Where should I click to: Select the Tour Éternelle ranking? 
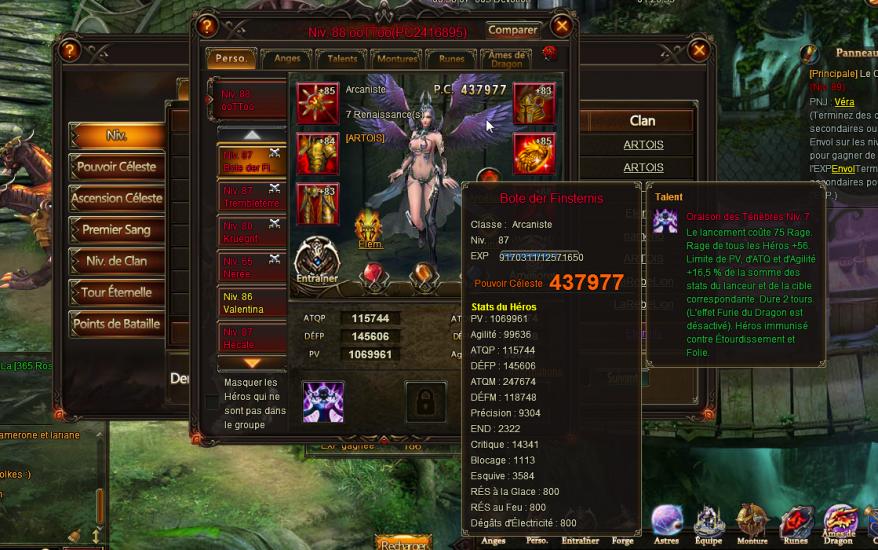pyautogui.click(x=117, y=293)
